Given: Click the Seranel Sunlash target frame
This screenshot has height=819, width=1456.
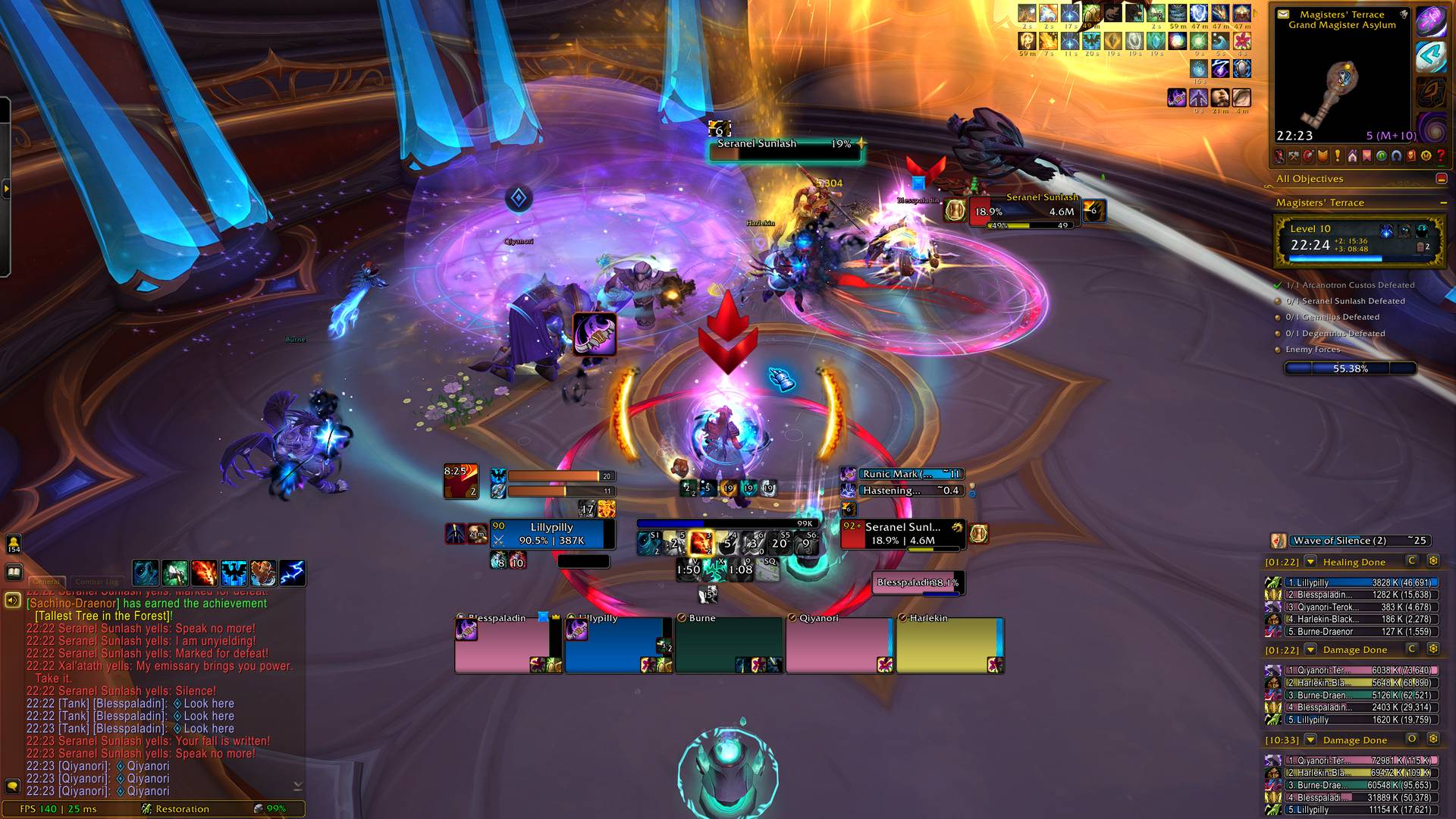Looking at the screenshot, I should (902, 534).
